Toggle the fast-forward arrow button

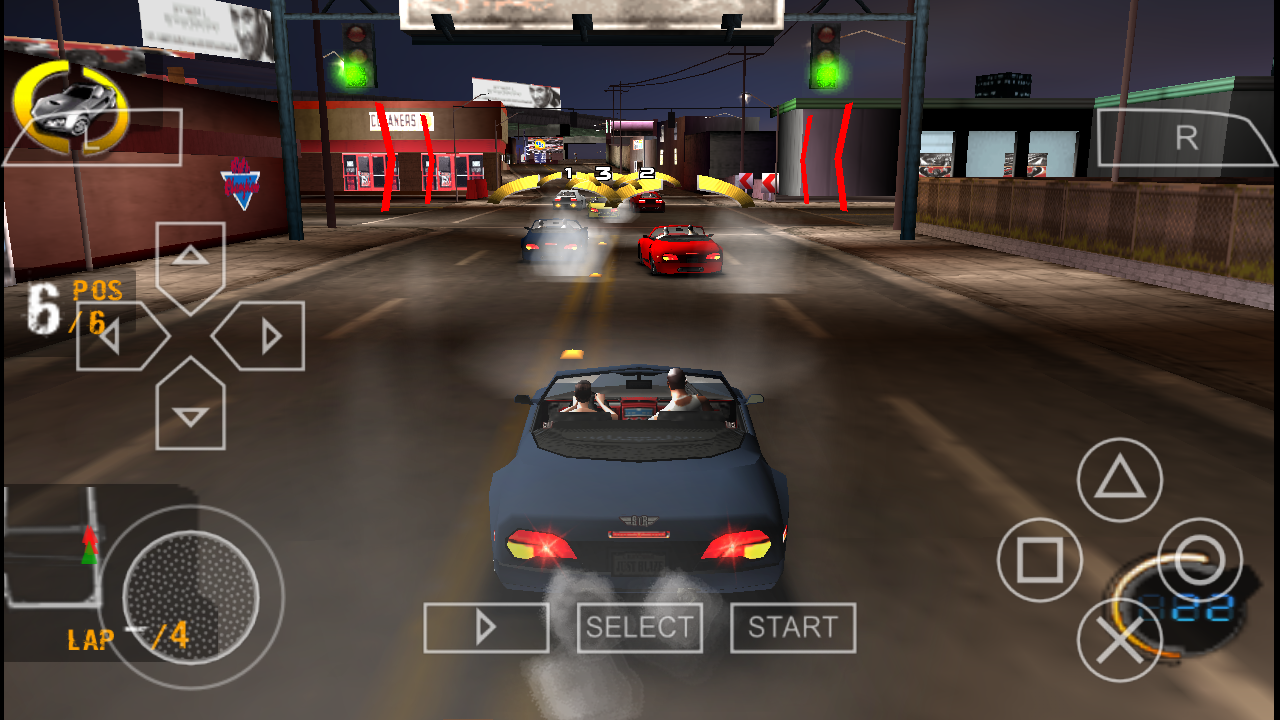[486, 628]
